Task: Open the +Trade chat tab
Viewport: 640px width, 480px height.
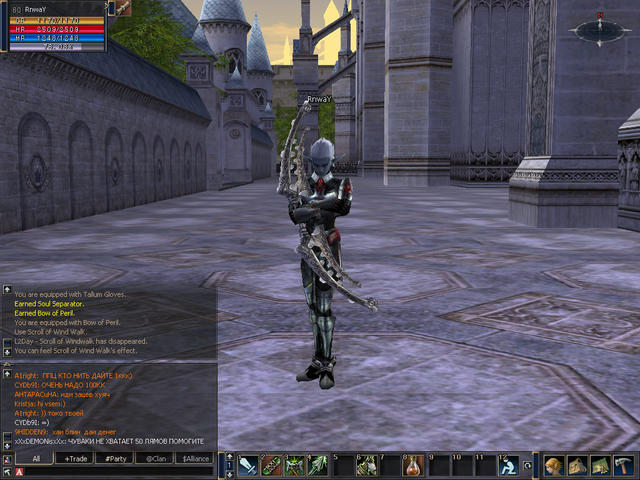Action: (77, 458)
